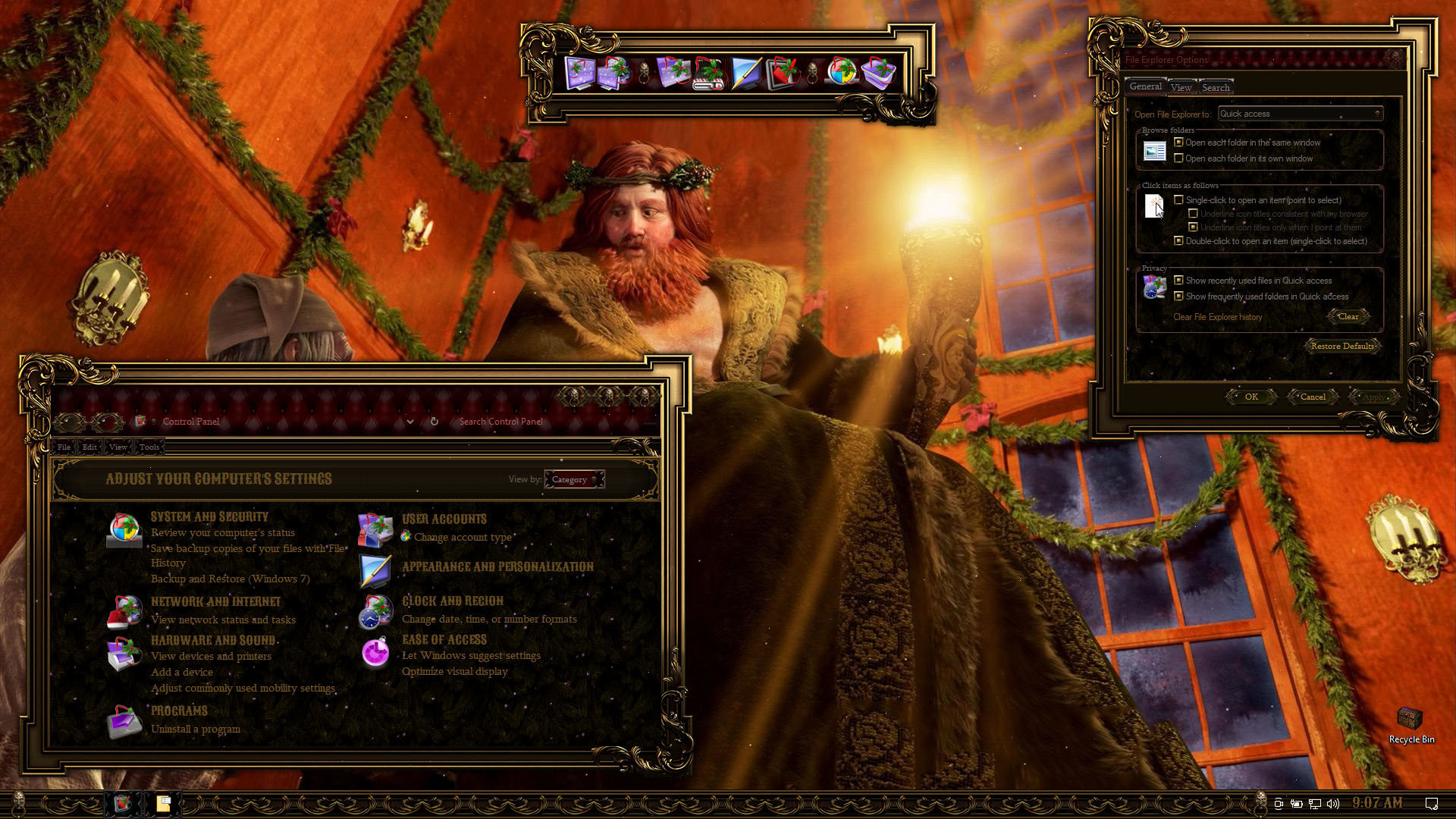Open User Accounts category
The width and height of the screenshot is (1456, 819).
click(x=444, y=519)
